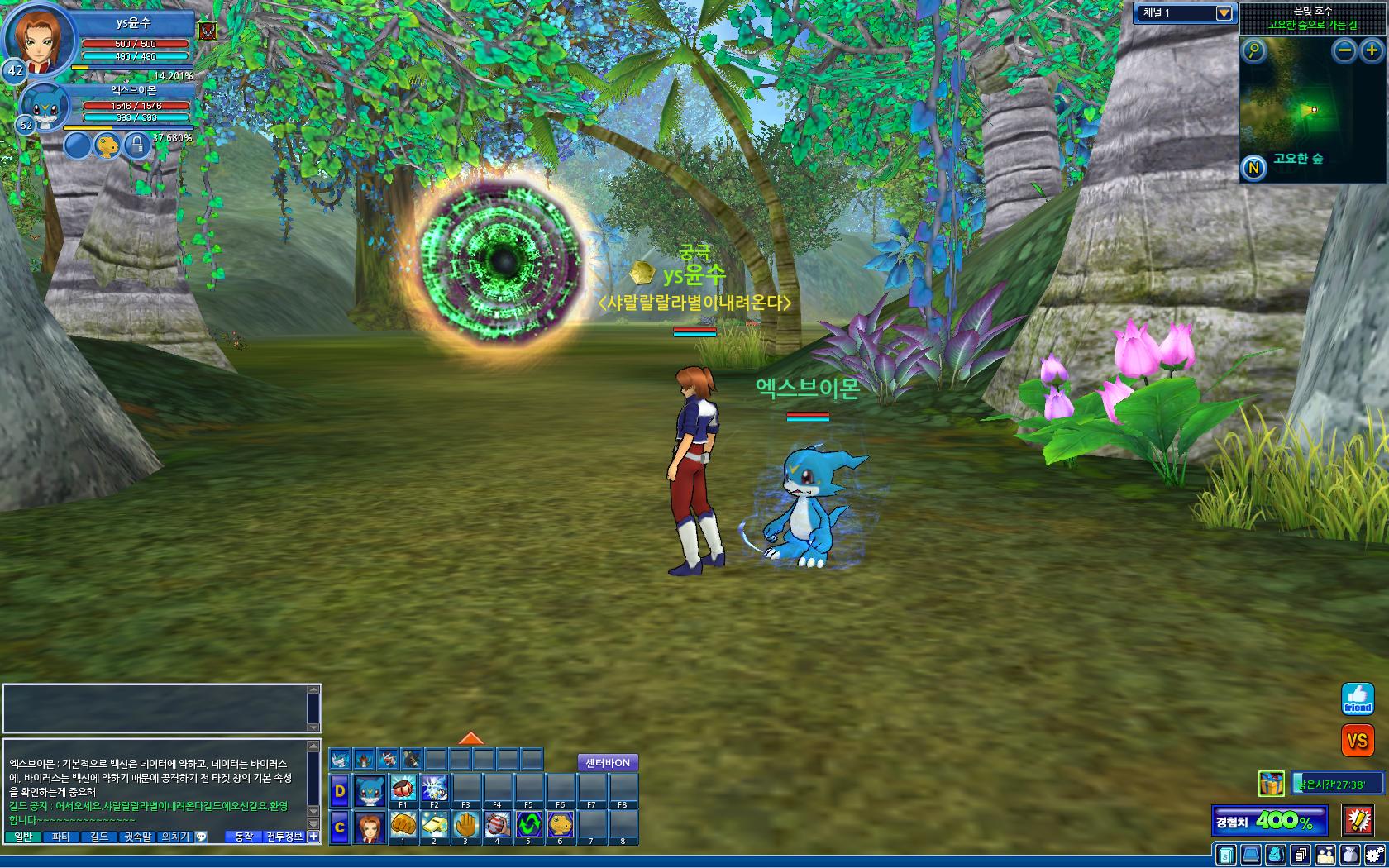Use the F1 Digimon skill icon

click(x=403, y=789)
